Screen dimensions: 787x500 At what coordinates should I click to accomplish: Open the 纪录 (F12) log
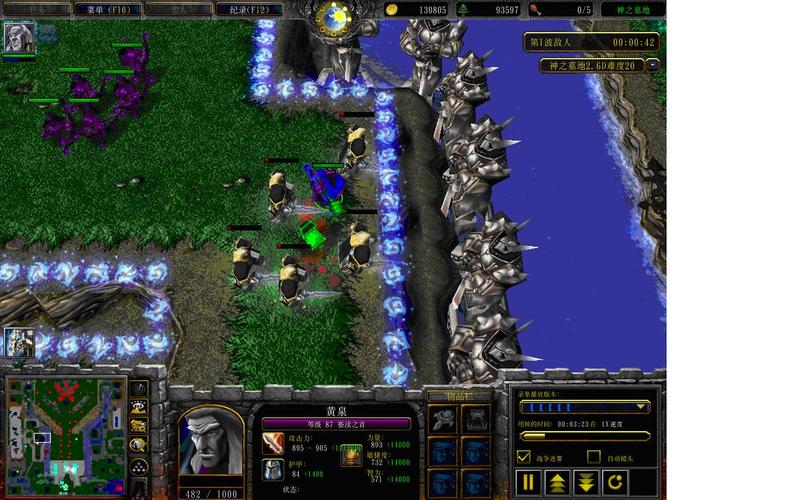point(247,9)
